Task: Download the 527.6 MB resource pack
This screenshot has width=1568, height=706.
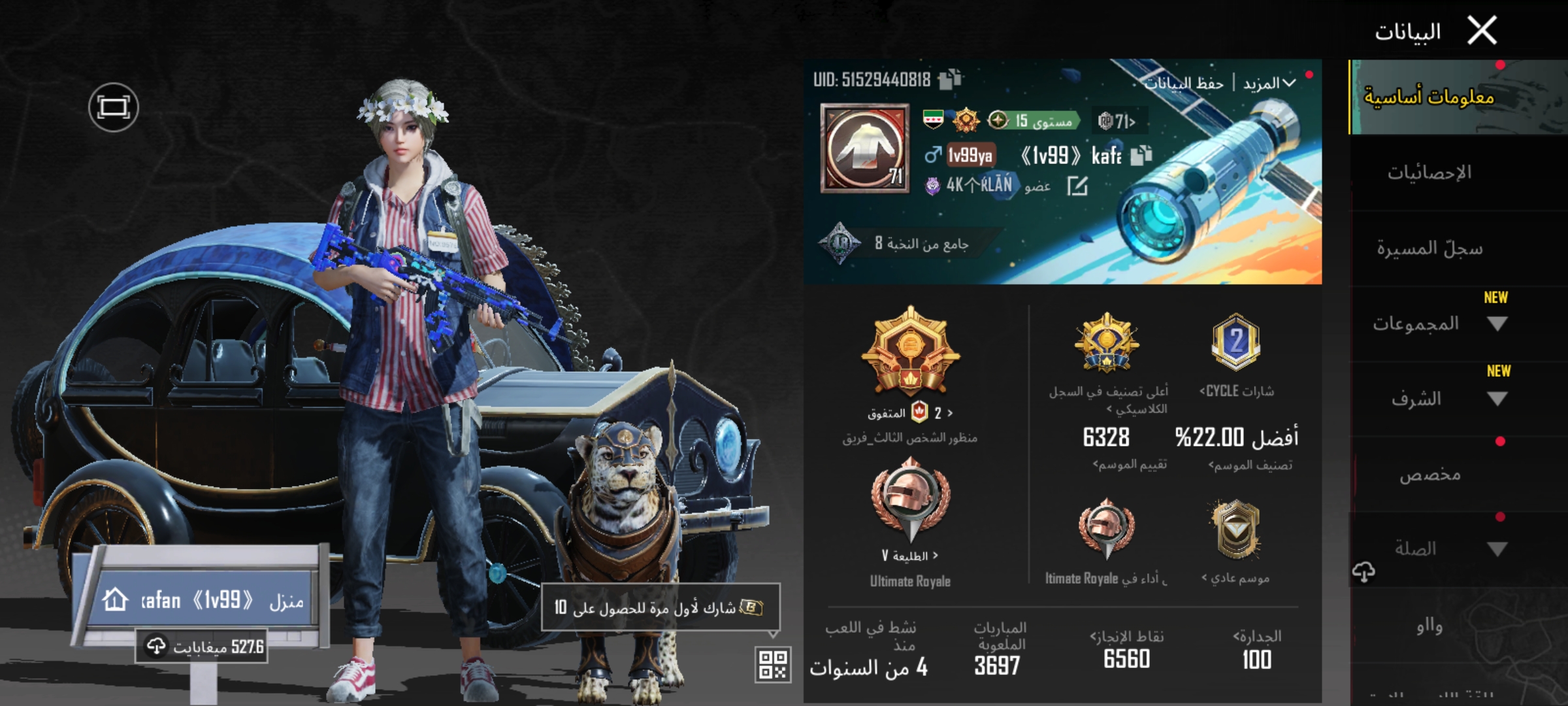Action: 203,647
